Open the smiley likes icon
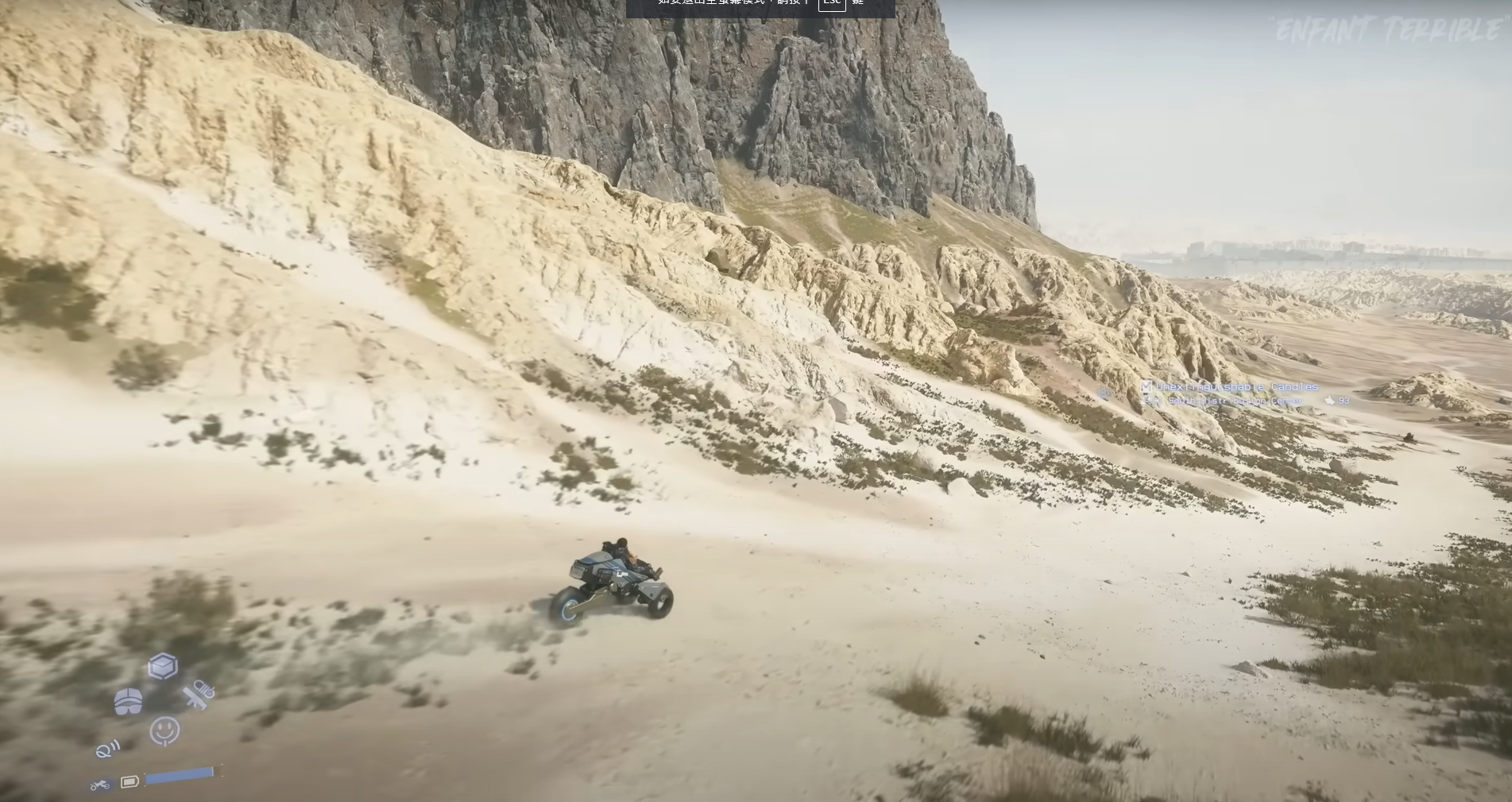Viewport: 1512px width, 802px height. pos(164,730)
